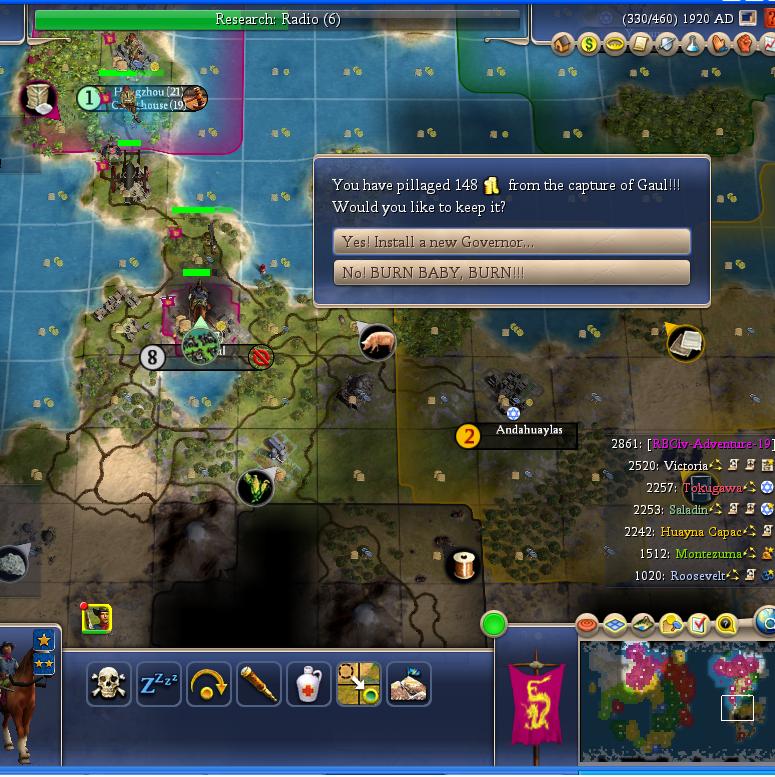Click the green end turn button
Image resolution: width=775 pixels, height=777 pixels.
tap(494, 625)
